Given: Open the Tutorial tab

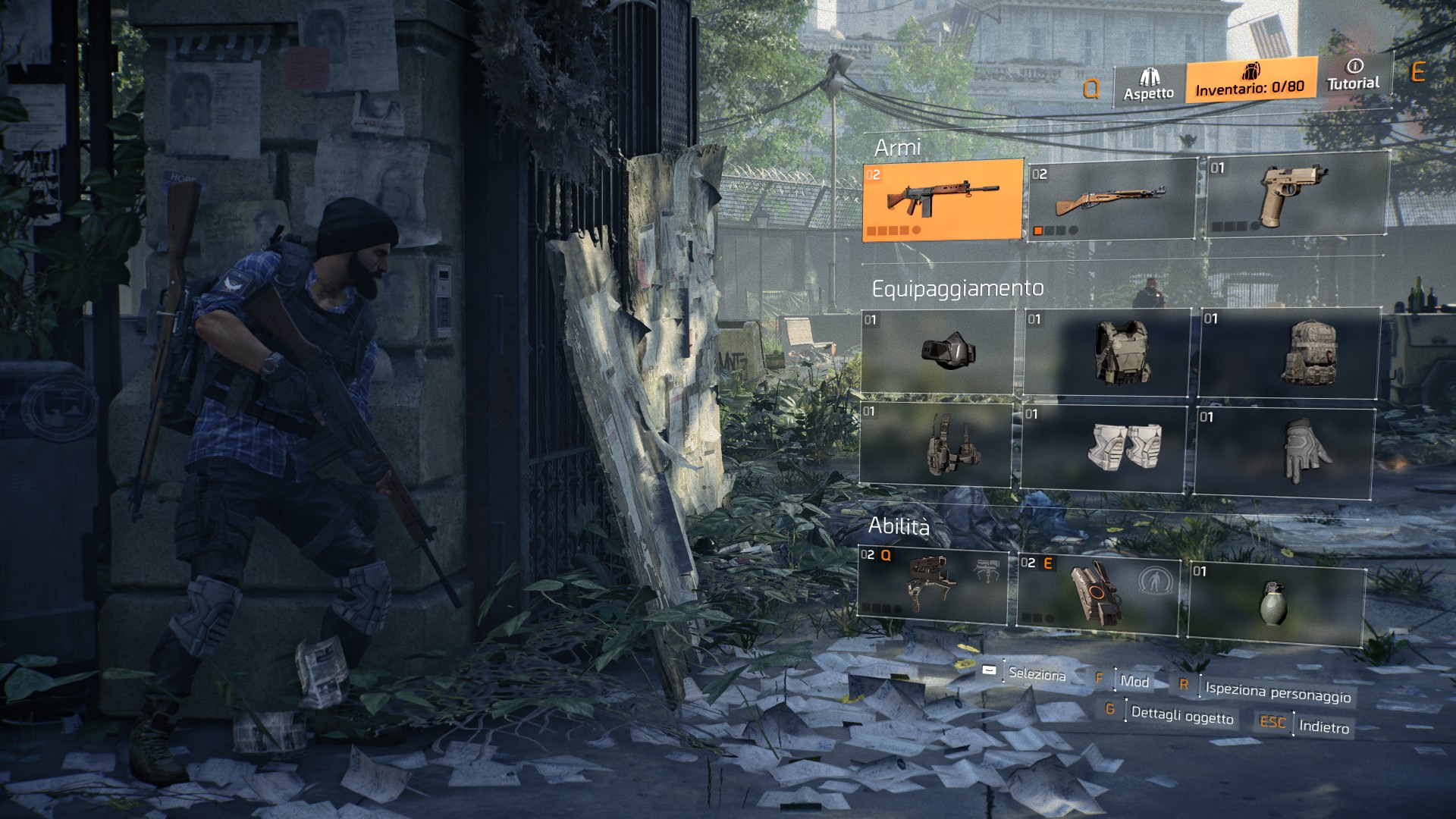Looking at the screenshot, I should pyautogui.click(x=1354, y=75).
